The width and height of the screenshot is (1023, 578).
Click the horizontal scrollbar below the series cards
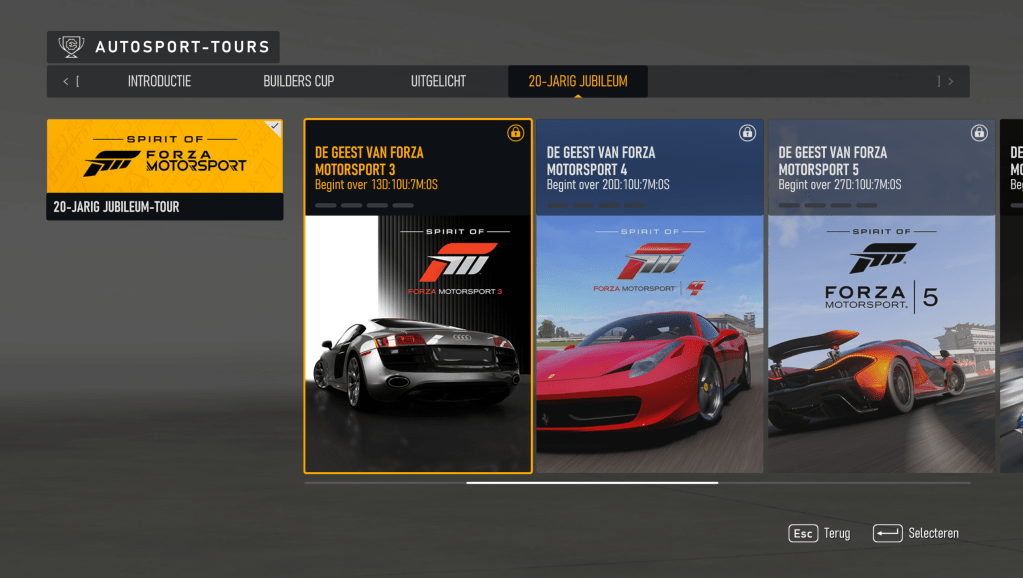pos(592,483)
